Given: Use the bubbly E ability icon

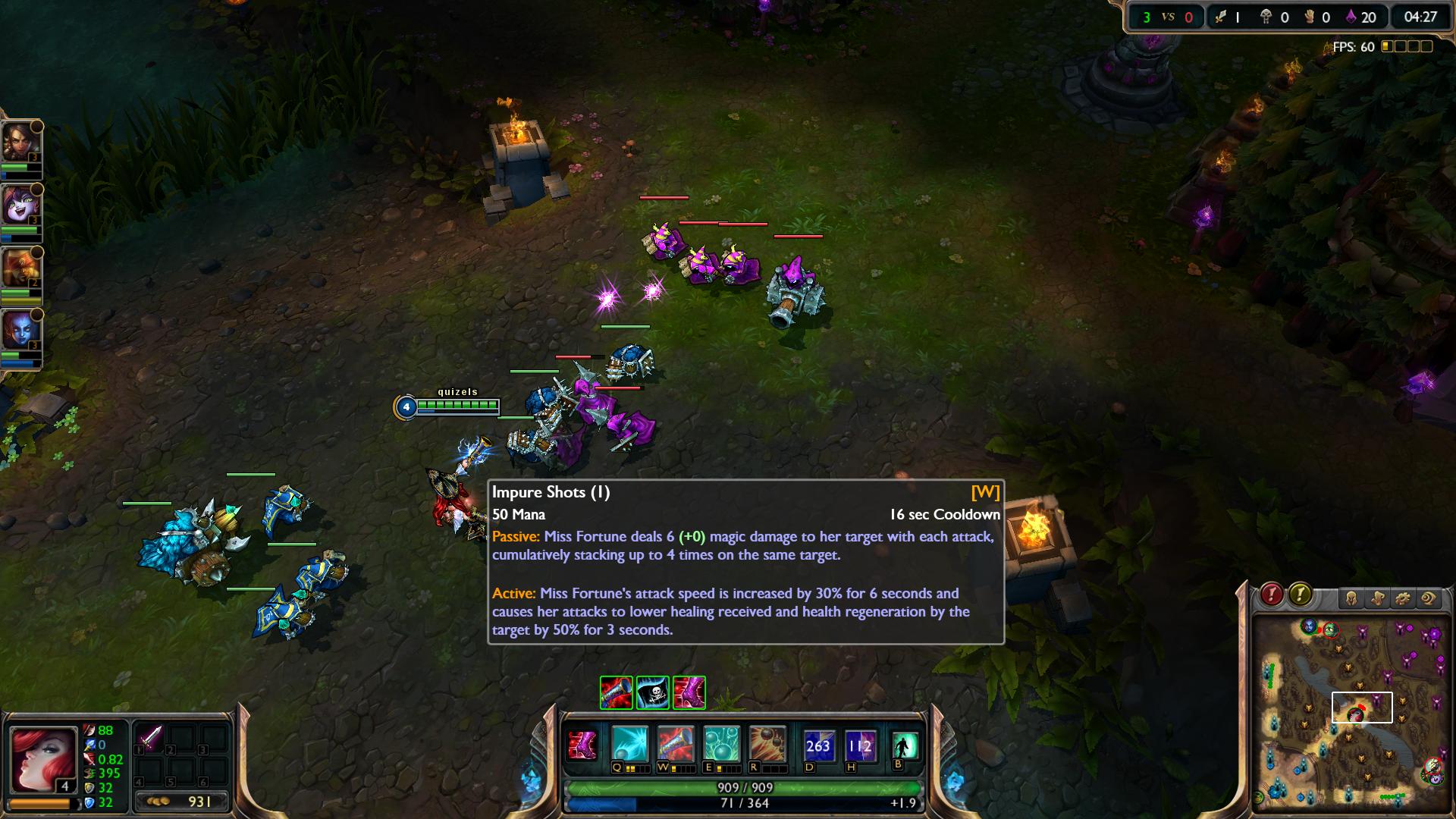Looking at the screenshot, I should (720, 745).
